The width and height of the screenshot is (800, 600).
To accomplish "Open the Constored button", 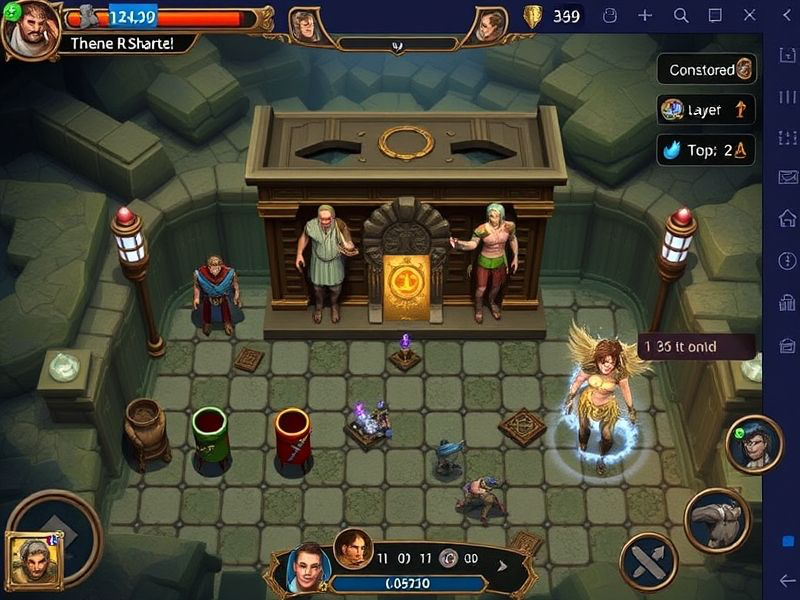I will [x=707, y=70].
